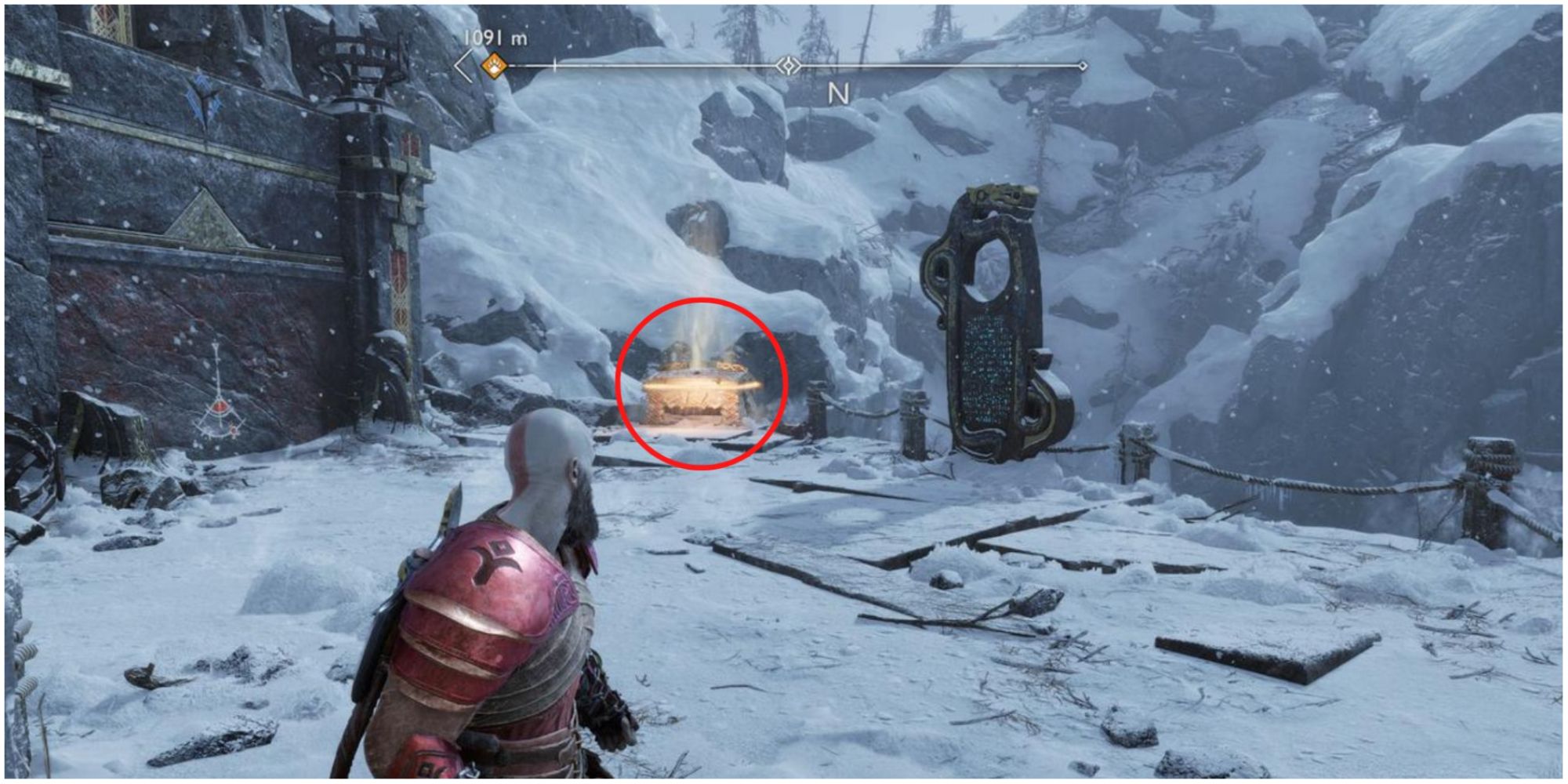Select the N north indicator on the compass
This screenshot has height=784, width=1568.
839,94
